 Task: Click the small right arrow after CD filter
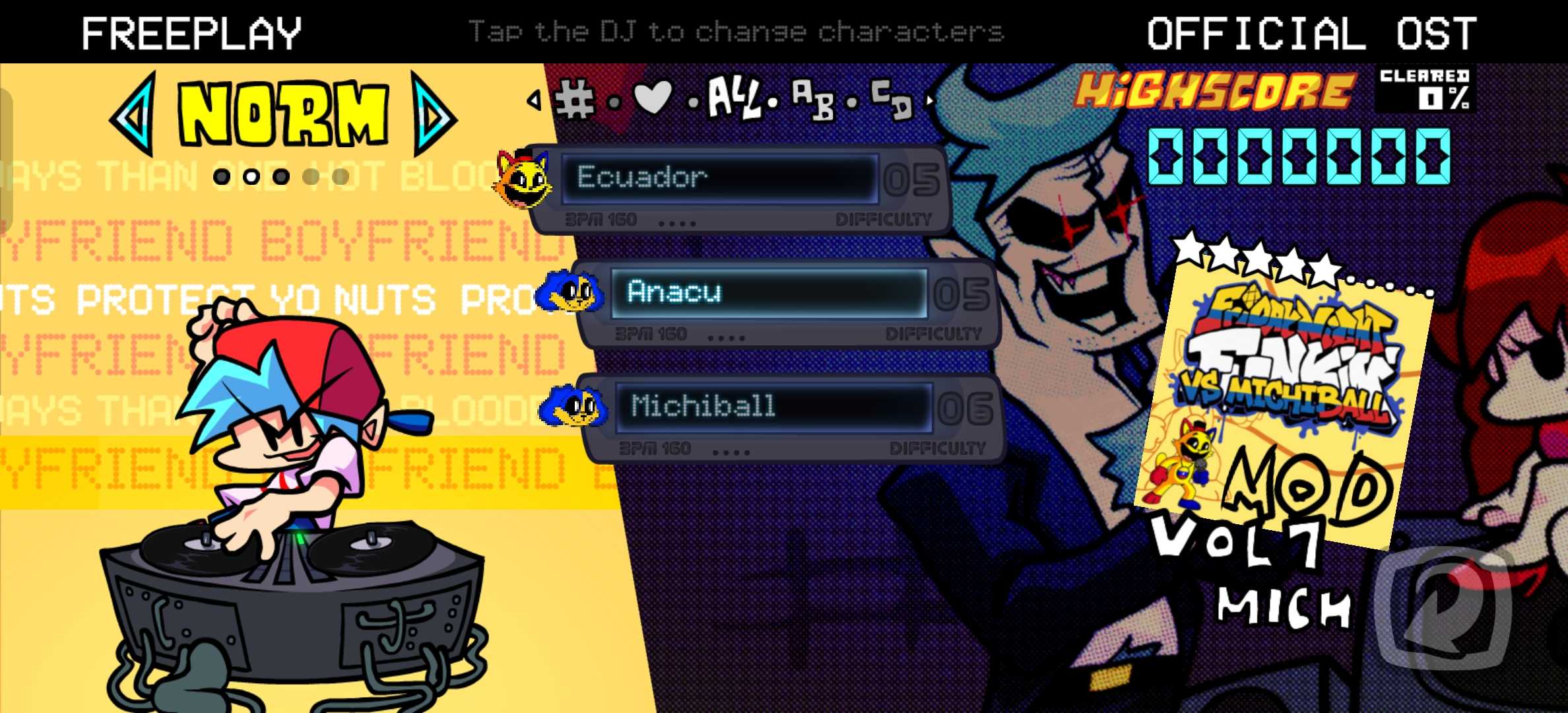(931, 100)
